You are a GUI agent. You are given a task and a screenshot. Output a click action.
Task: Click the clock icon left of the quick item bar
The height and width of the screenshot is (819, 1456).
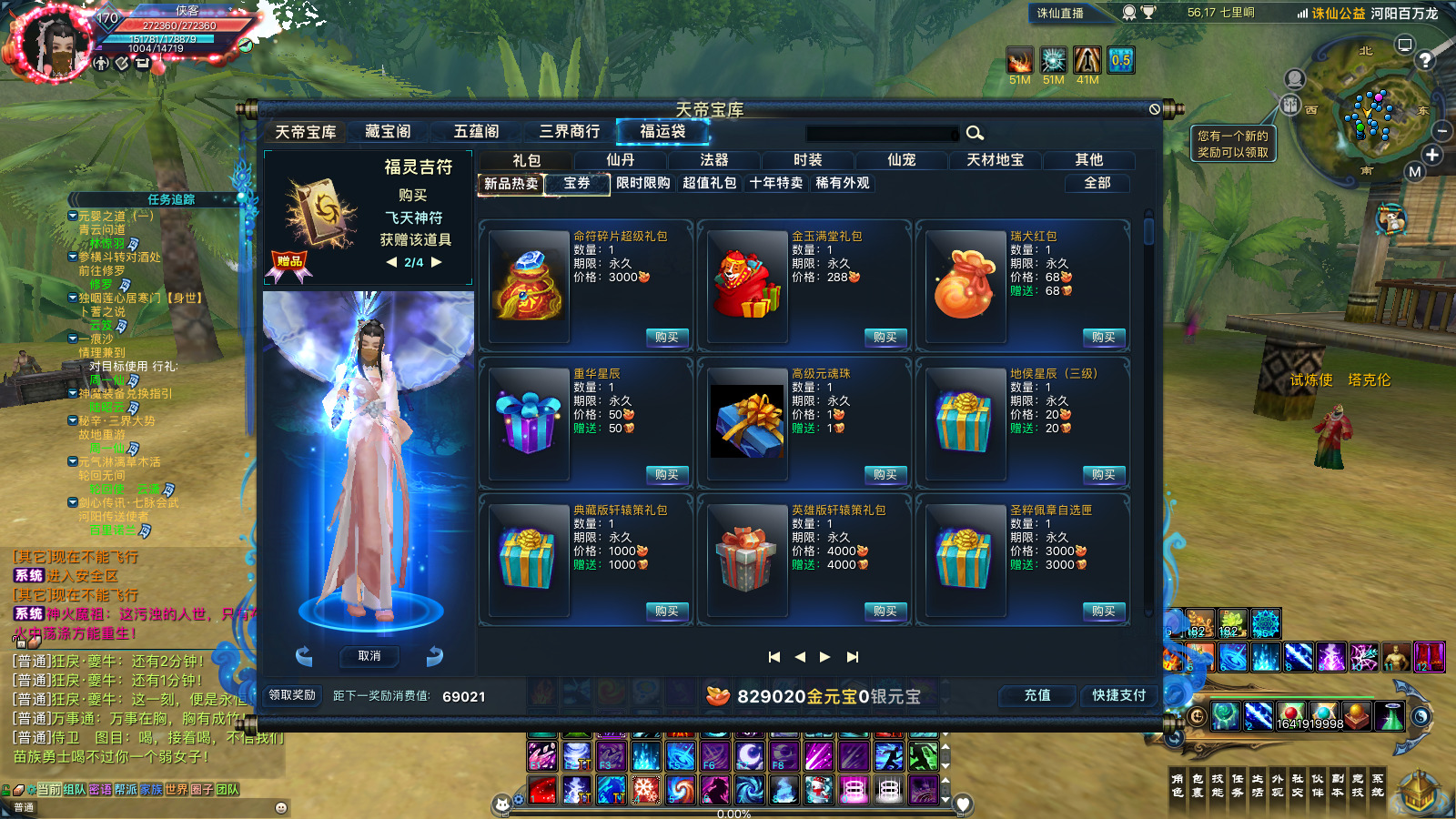point(1197,716)
